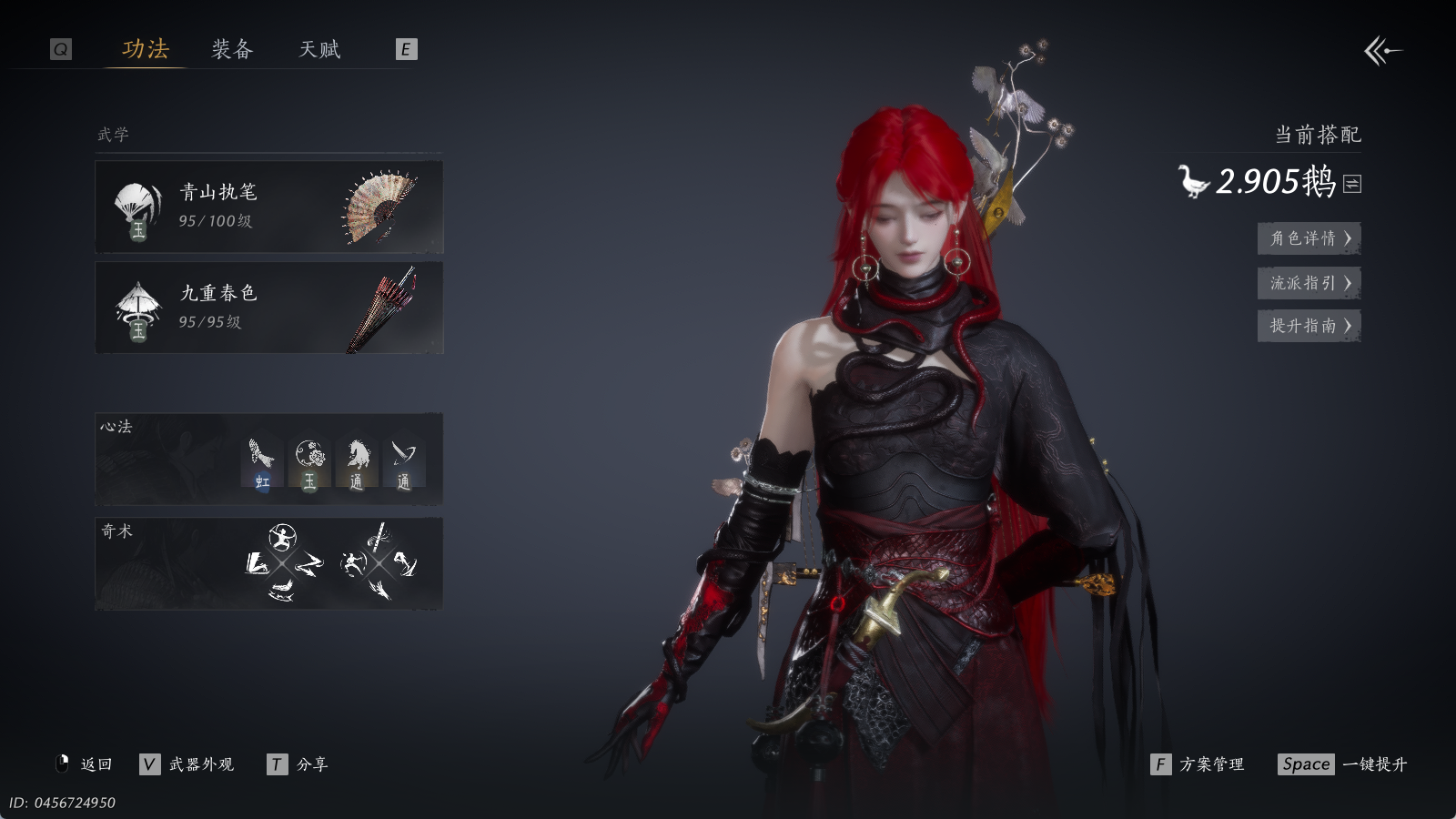1456x819 pixels.
Task: Select the 虹-grade bird inner skill icon
Action: 262,463
